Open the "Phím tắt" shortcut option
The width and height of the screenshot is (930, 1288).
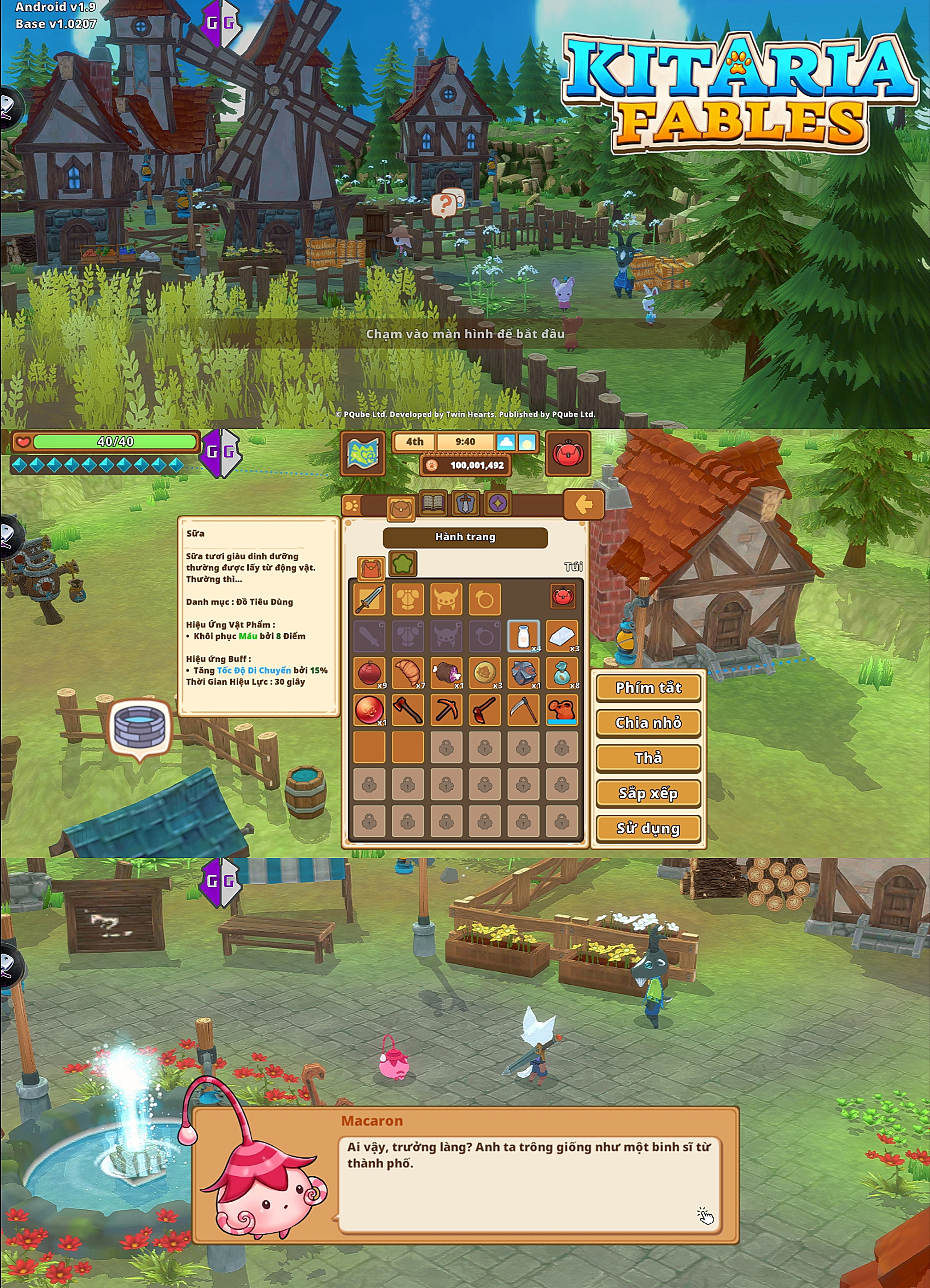pos(648,687)
